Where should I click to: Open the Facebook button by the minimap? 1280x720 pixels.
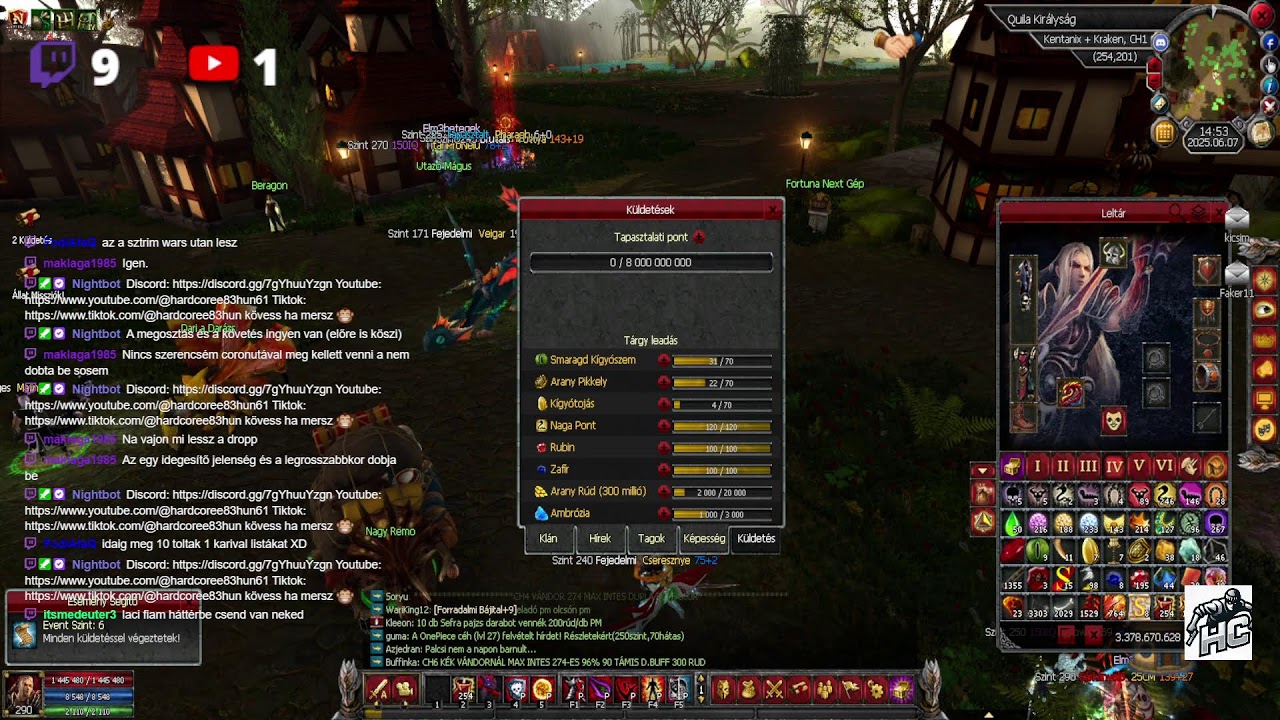(x=1270, y=42)
